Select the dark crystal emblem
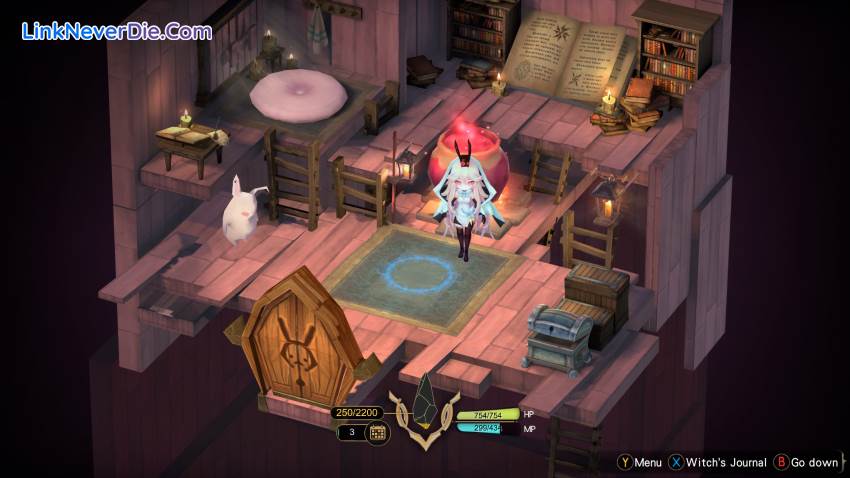This screenshot has height=478, width=850. (x=424, y=400)
